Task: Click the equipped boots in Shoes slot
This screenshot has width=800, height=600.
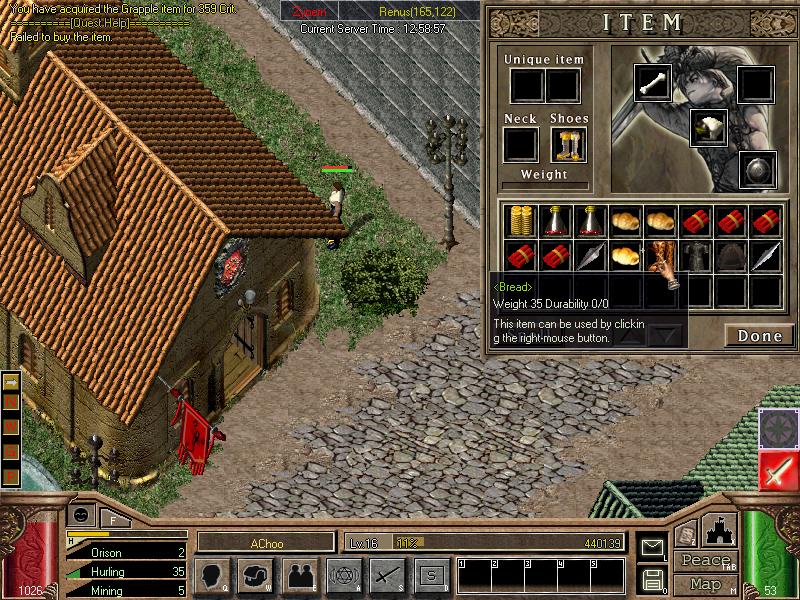Action: tap(568, 144)
